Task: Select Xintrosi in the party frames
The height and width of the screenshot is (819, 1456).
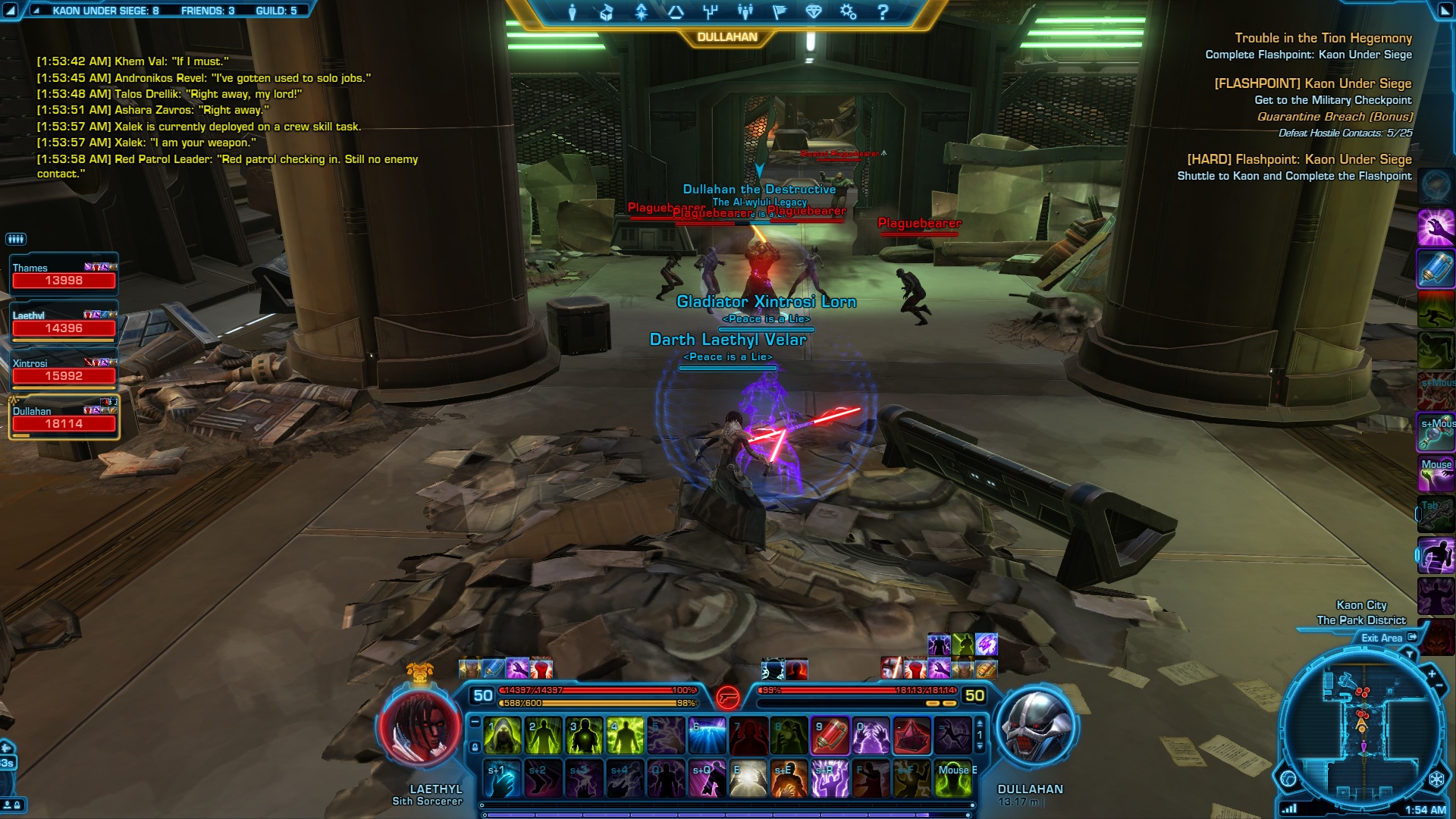Action: click(64, 370)
